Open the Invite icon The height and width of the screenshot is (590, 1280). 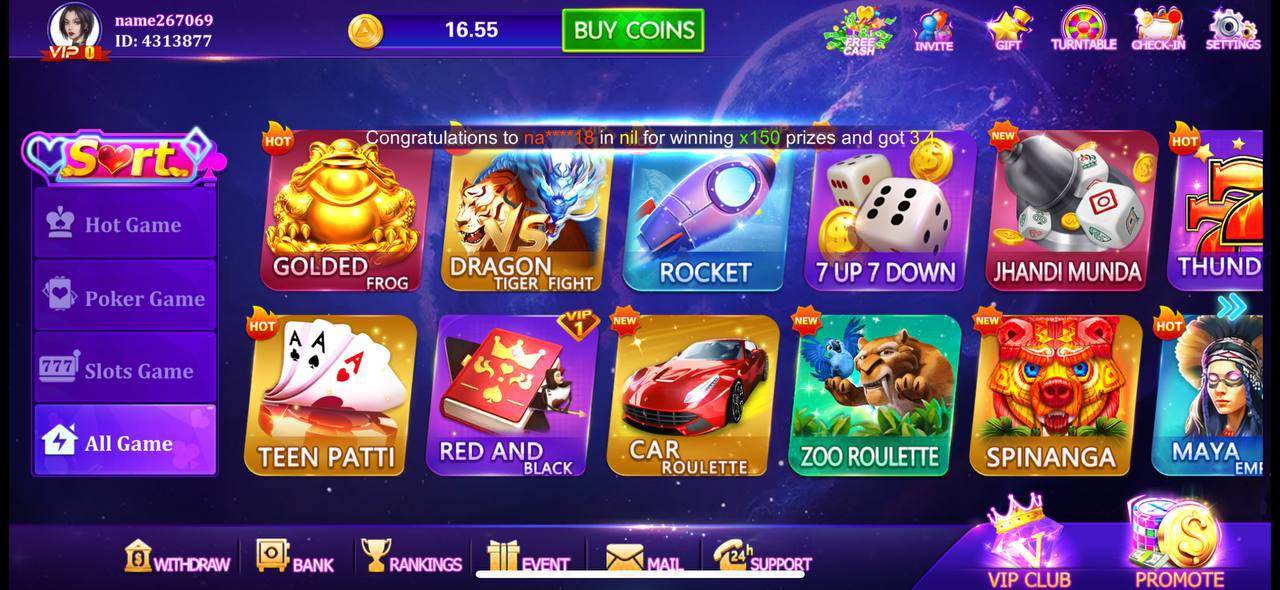[934, 30]
